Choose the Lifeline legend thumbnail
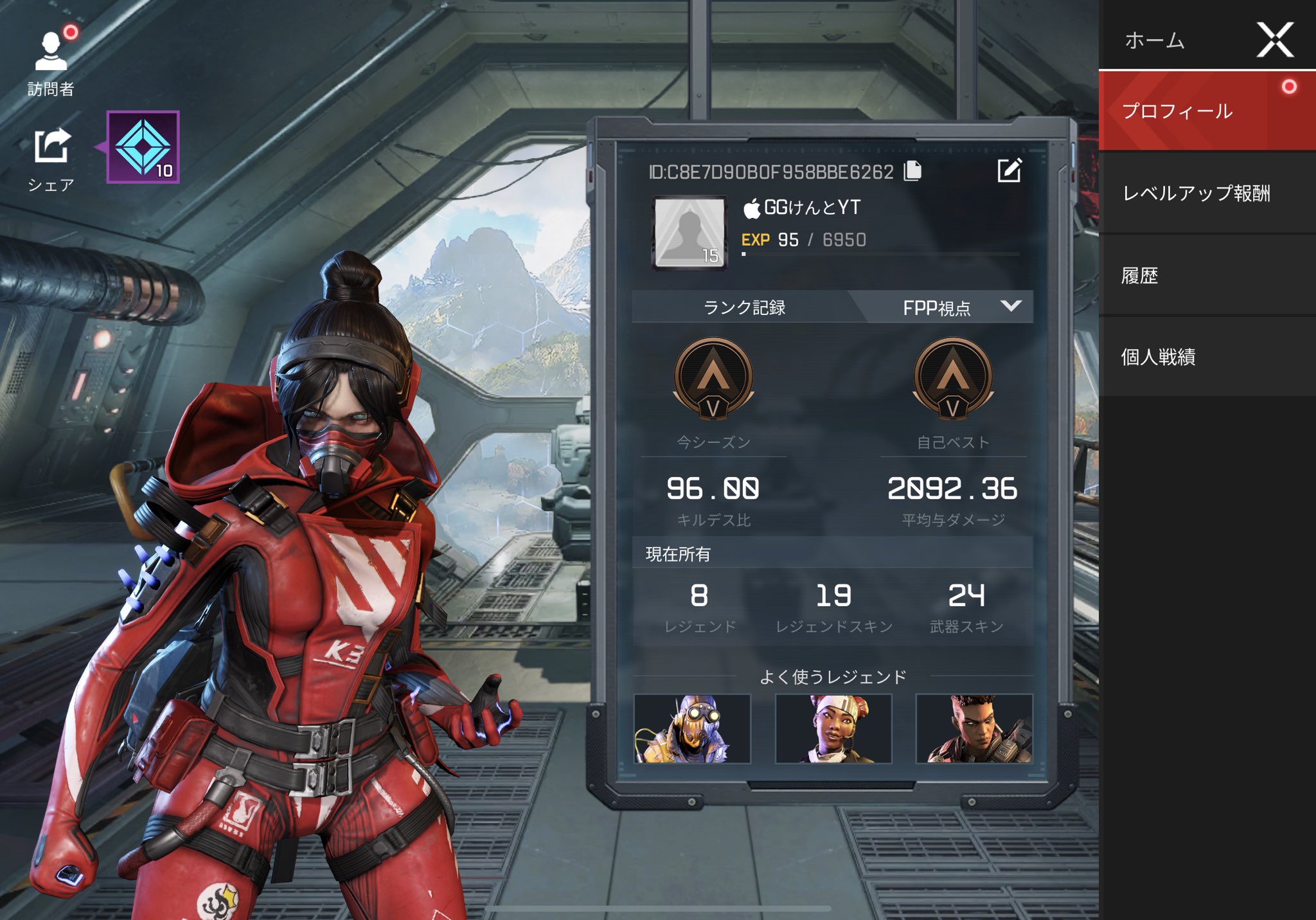Viewport: 1316px width, 920px height. click(x=833, y=728)
